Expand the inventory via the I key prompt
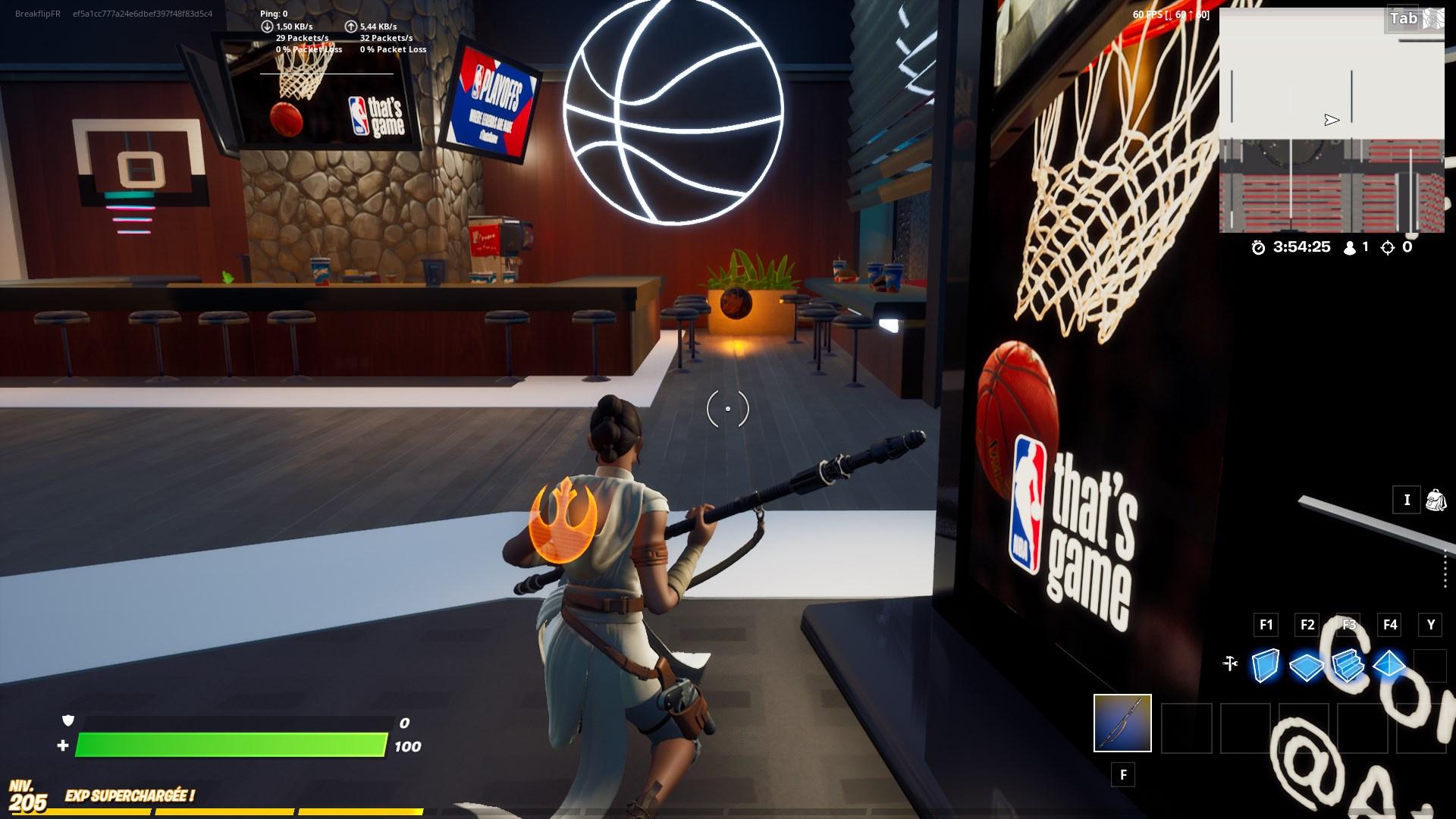 coord(1407,500)
